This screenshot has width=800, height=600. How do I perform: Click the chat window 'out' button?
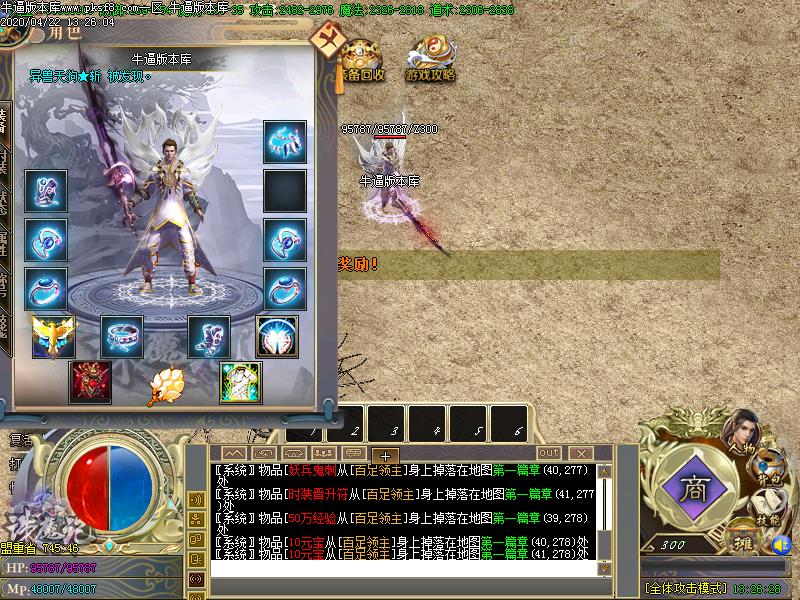pyautogui.click(x=549, y=453)
